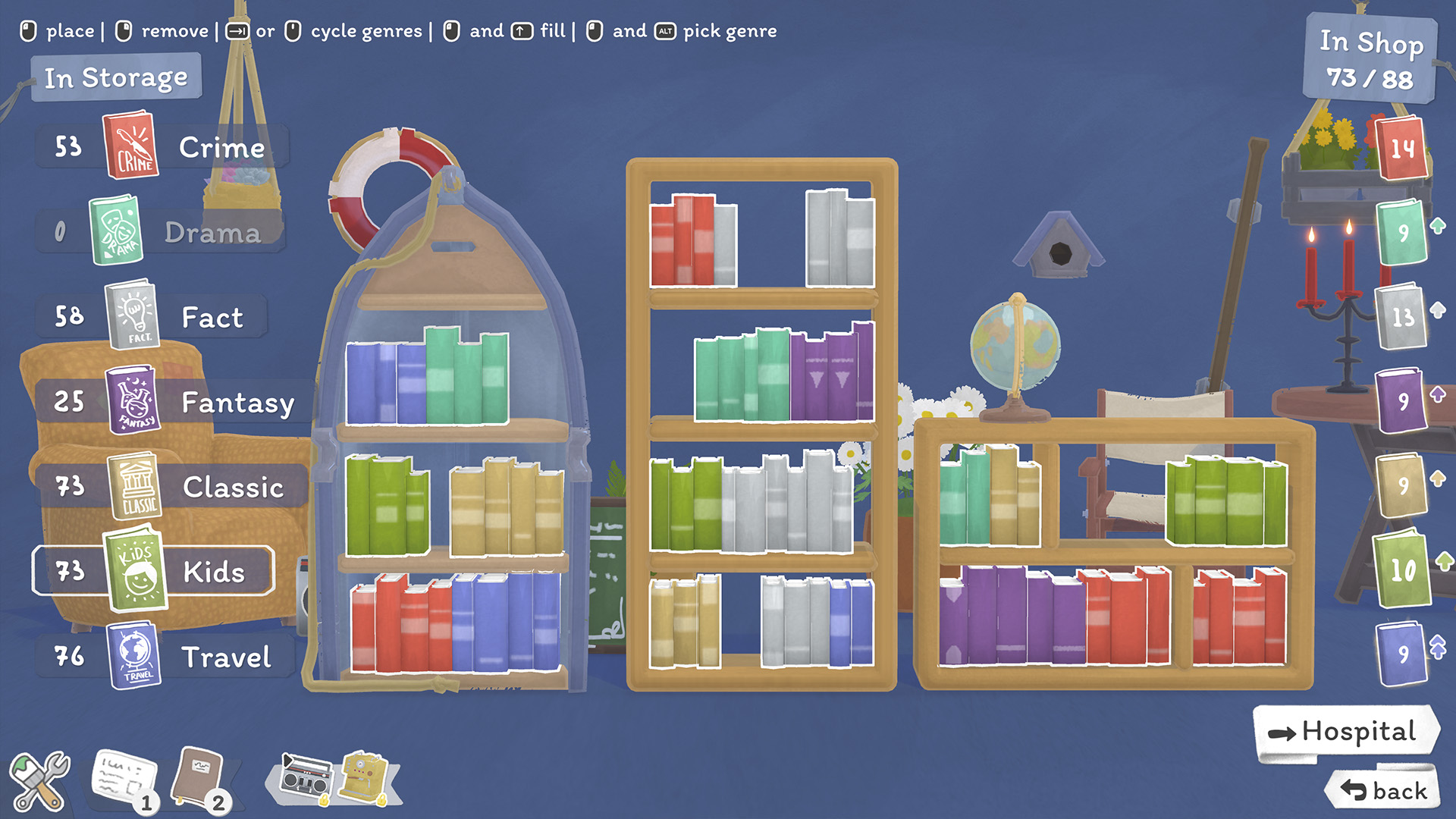1456x819 pixels.
Task: Click the grey in-shop book showing 13
Action: 1401,316
